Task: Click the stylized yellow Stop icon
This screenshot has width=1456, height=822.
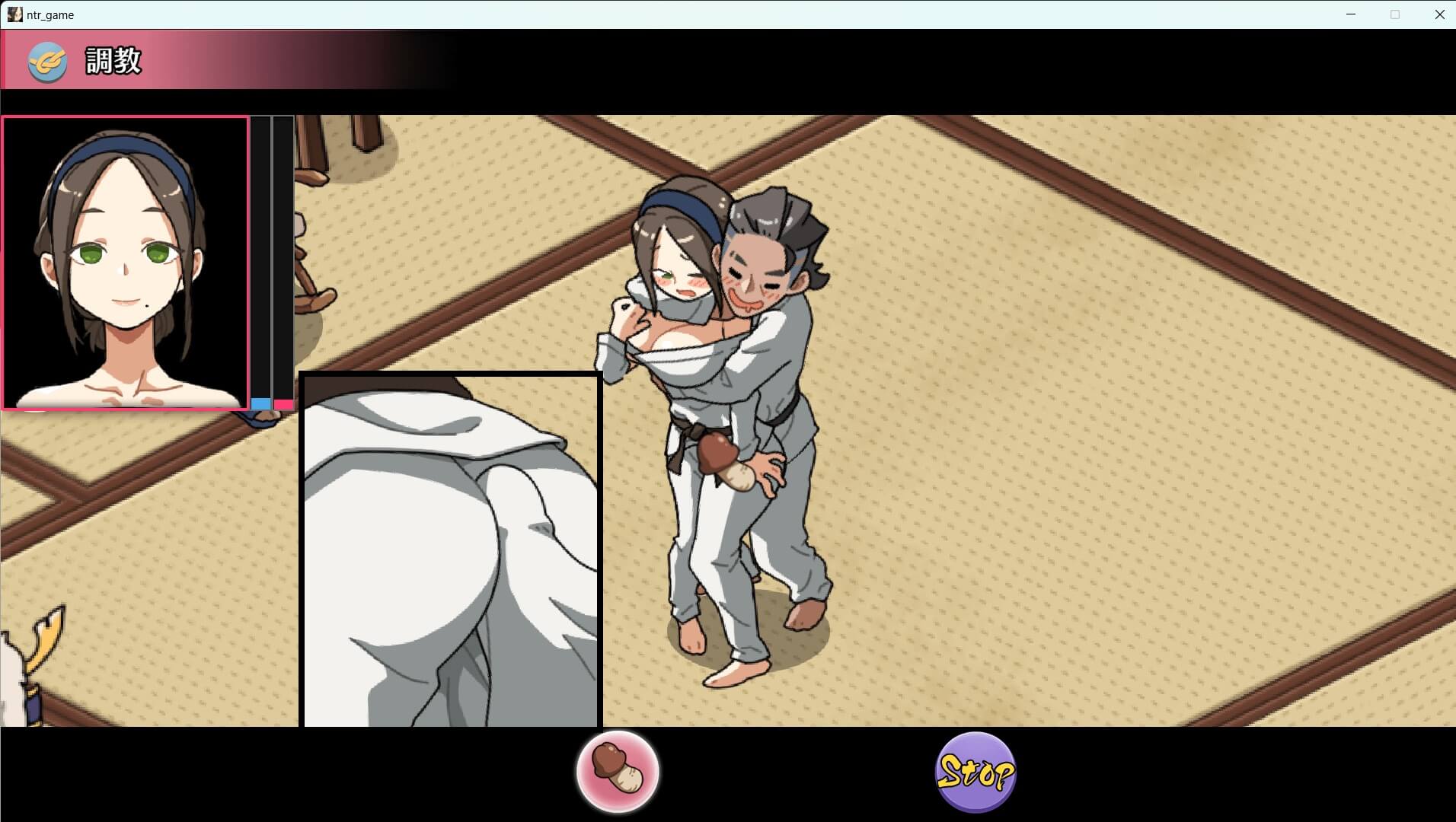Action: click(x=975, y=771)
